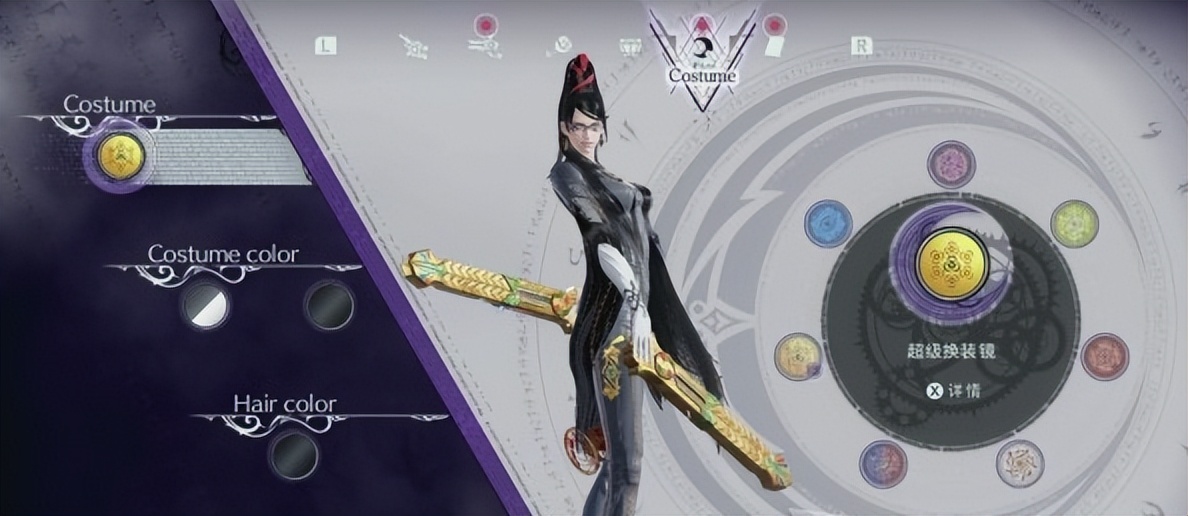Choose the blue mirror on the wheel
The height and width of the screenshot is (516, 1188).
coord(829,223)
